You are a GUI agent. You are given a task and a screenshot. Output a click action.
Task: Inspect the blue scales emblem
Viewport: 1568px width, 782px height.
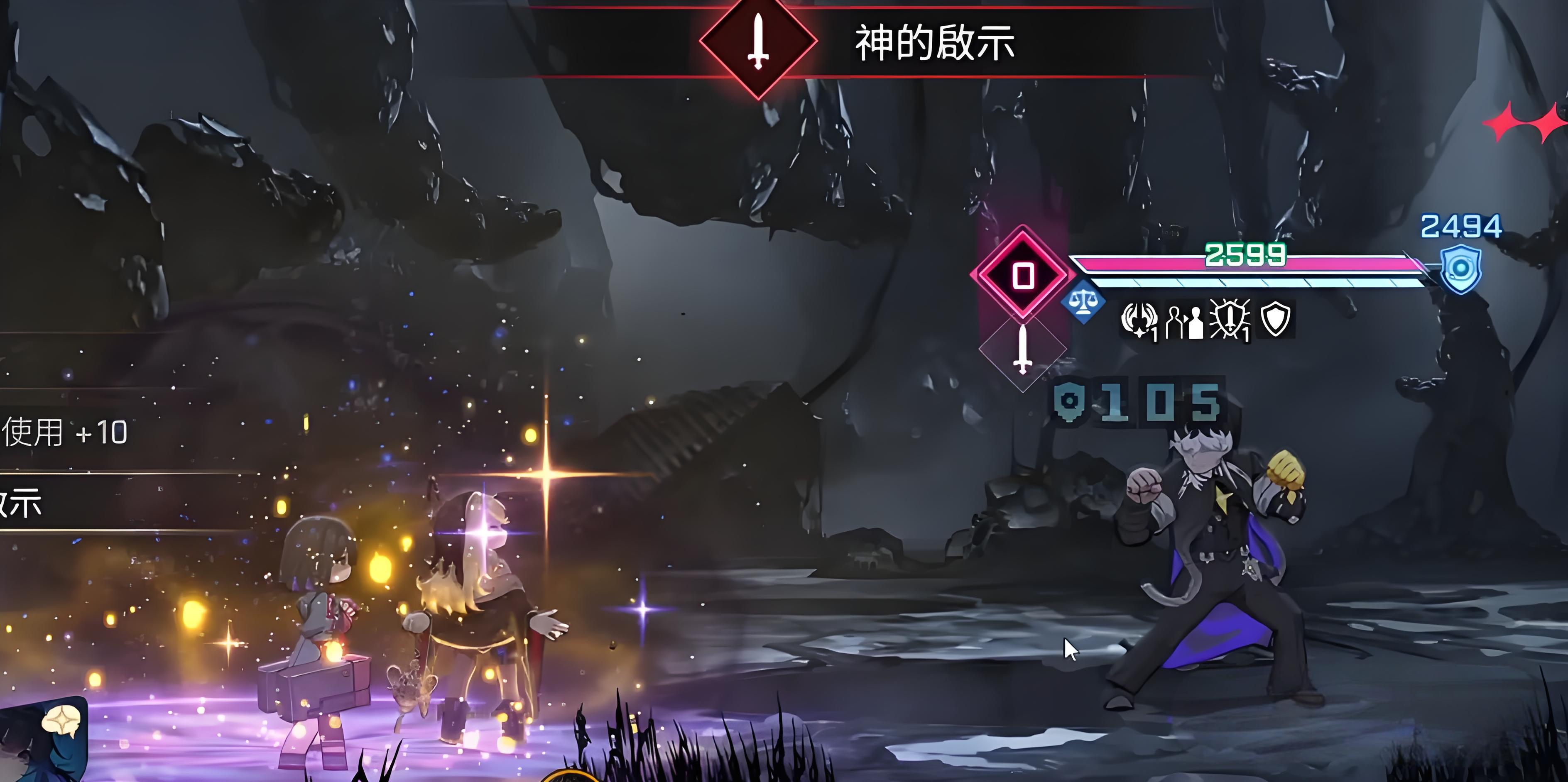click(1083, 301)
